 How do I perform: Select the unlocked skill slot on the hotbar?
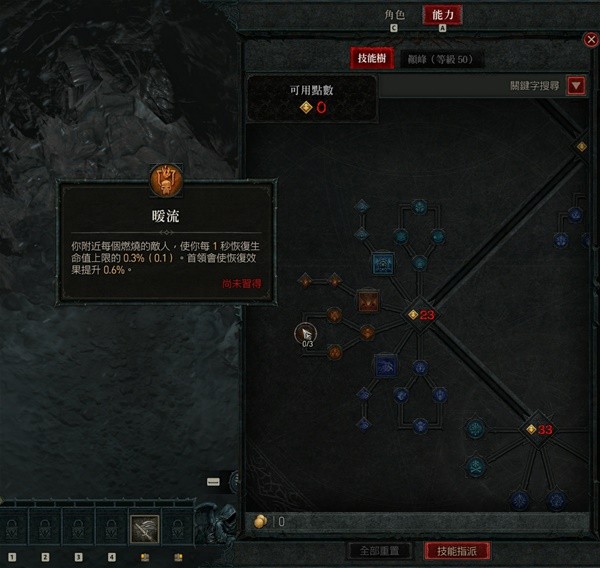144,529
